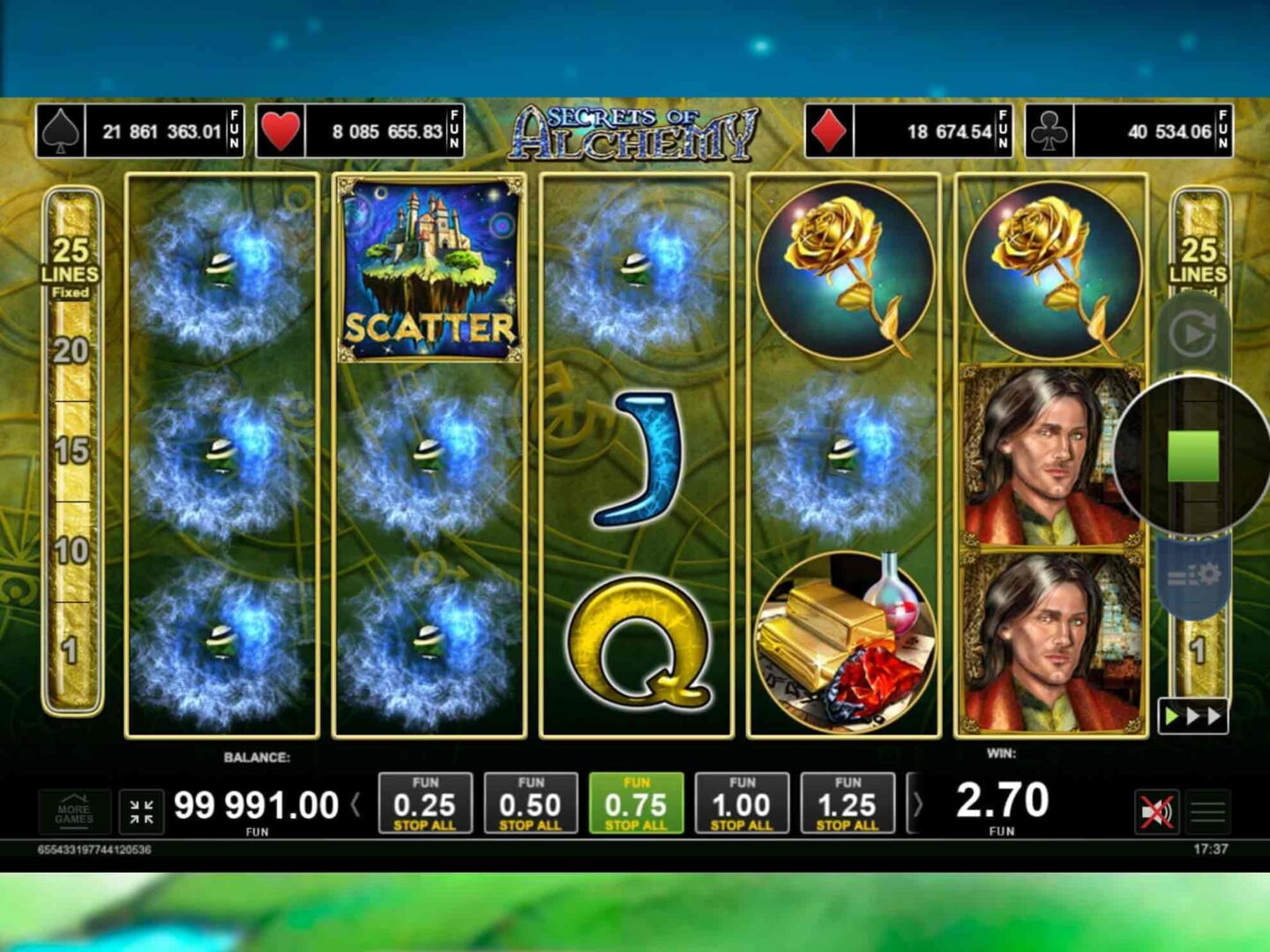Unmute the sound with speaker icon

[1156, 811]
